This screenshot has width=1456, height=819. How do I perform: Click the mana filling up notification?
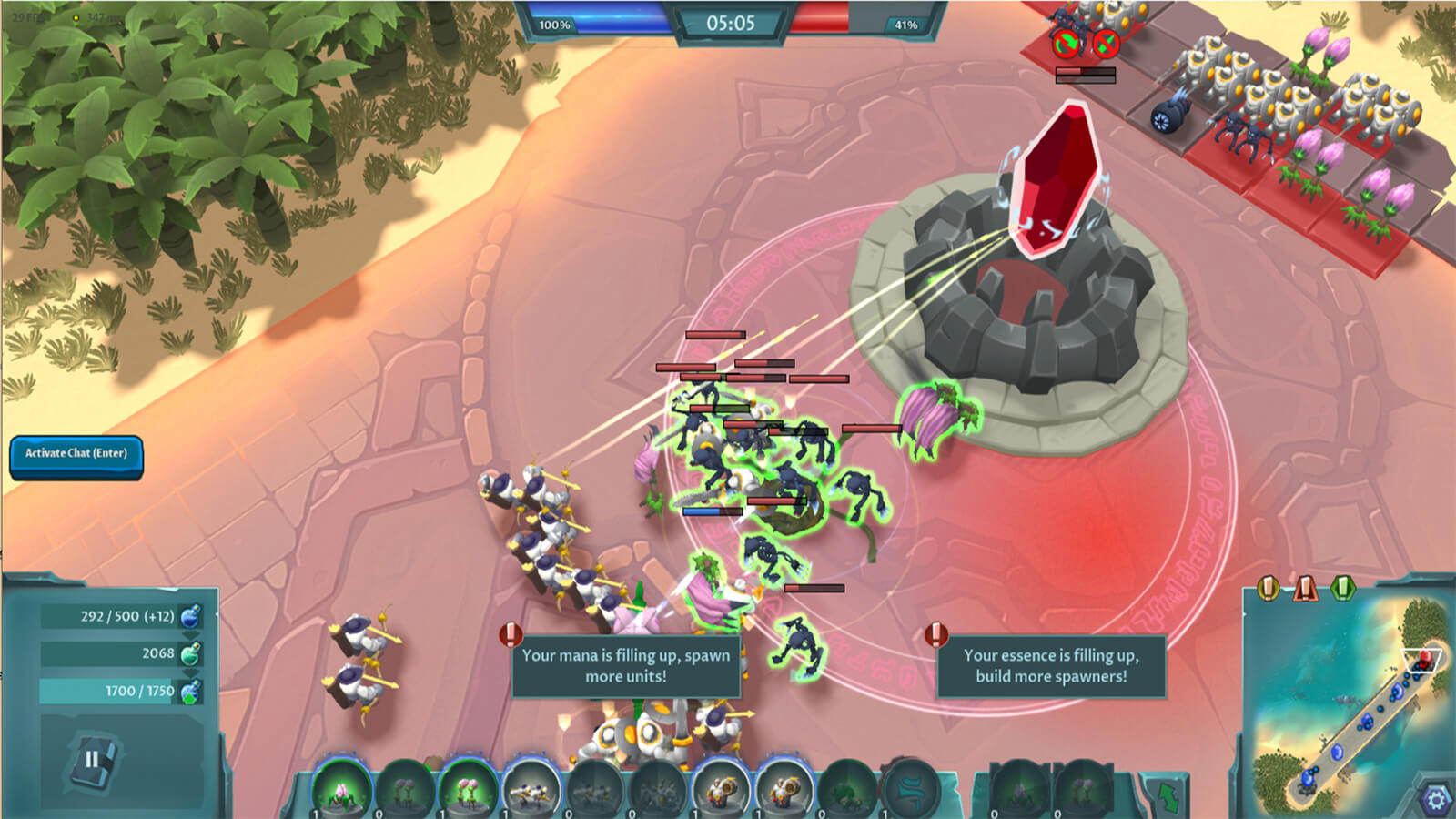(x=625, y=665)
